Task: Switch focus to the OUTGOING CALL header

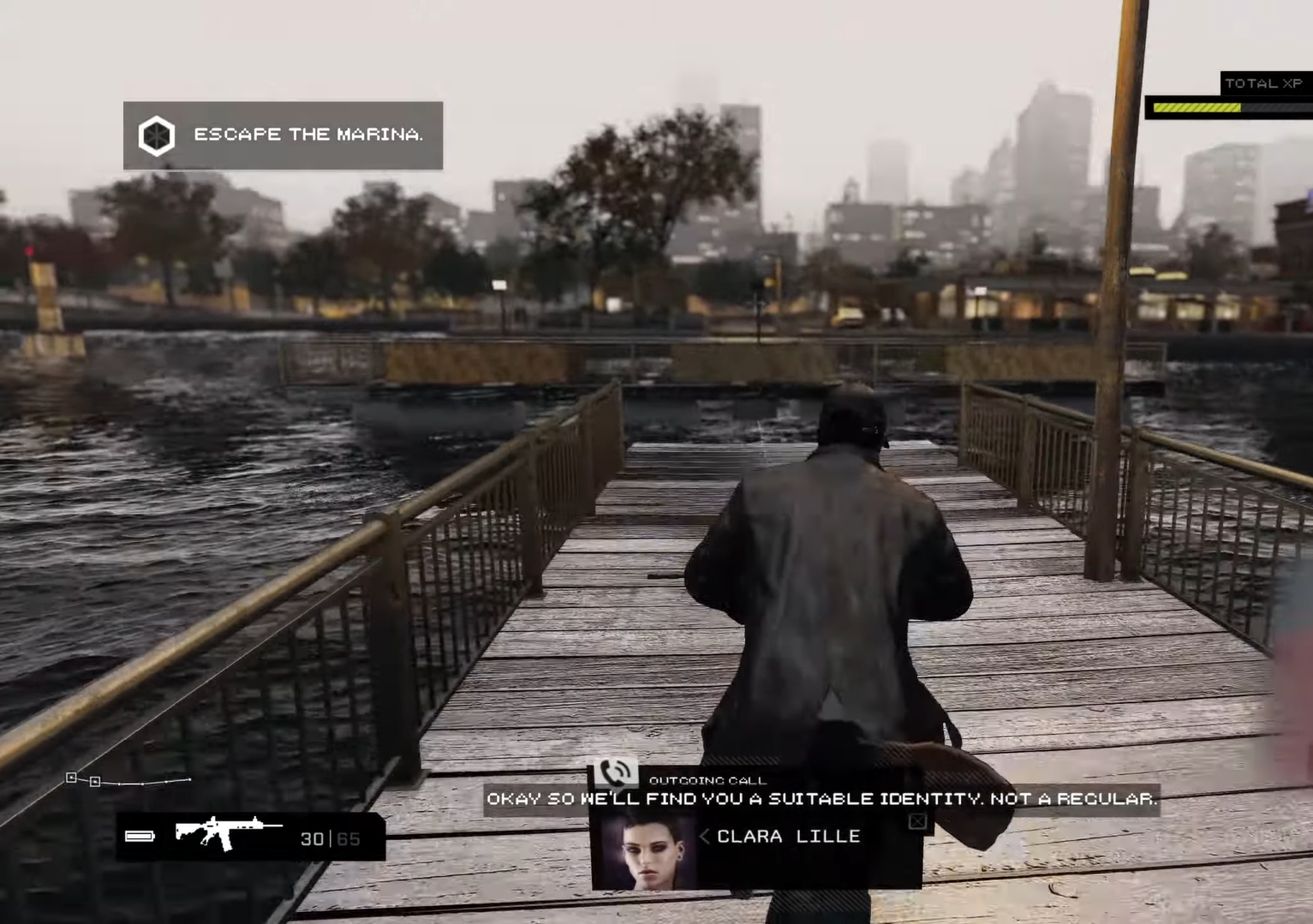Action: [708, 780]
